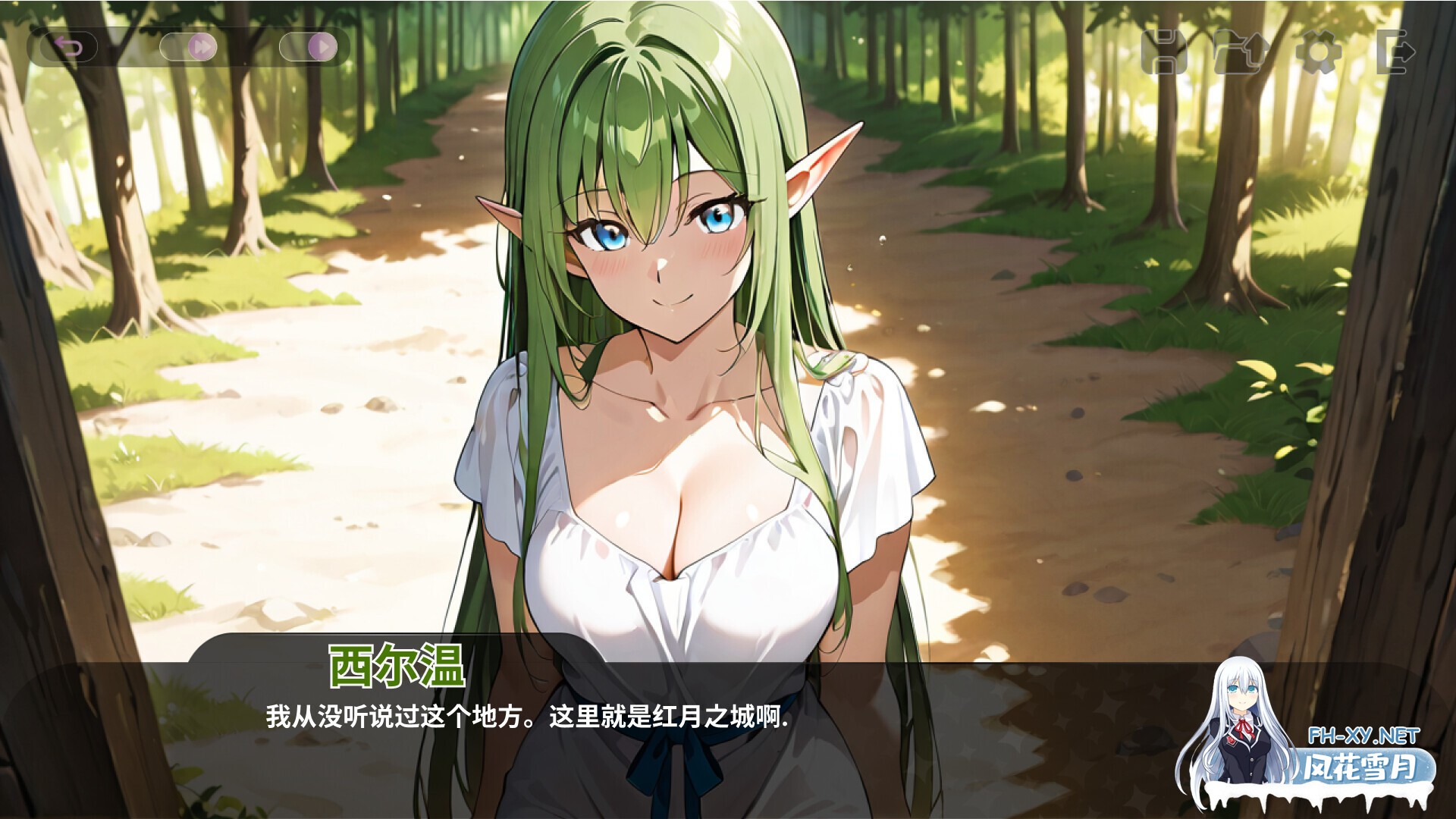
Task: Click the elf character sprite to continue
Action: [x=682, y=341]
